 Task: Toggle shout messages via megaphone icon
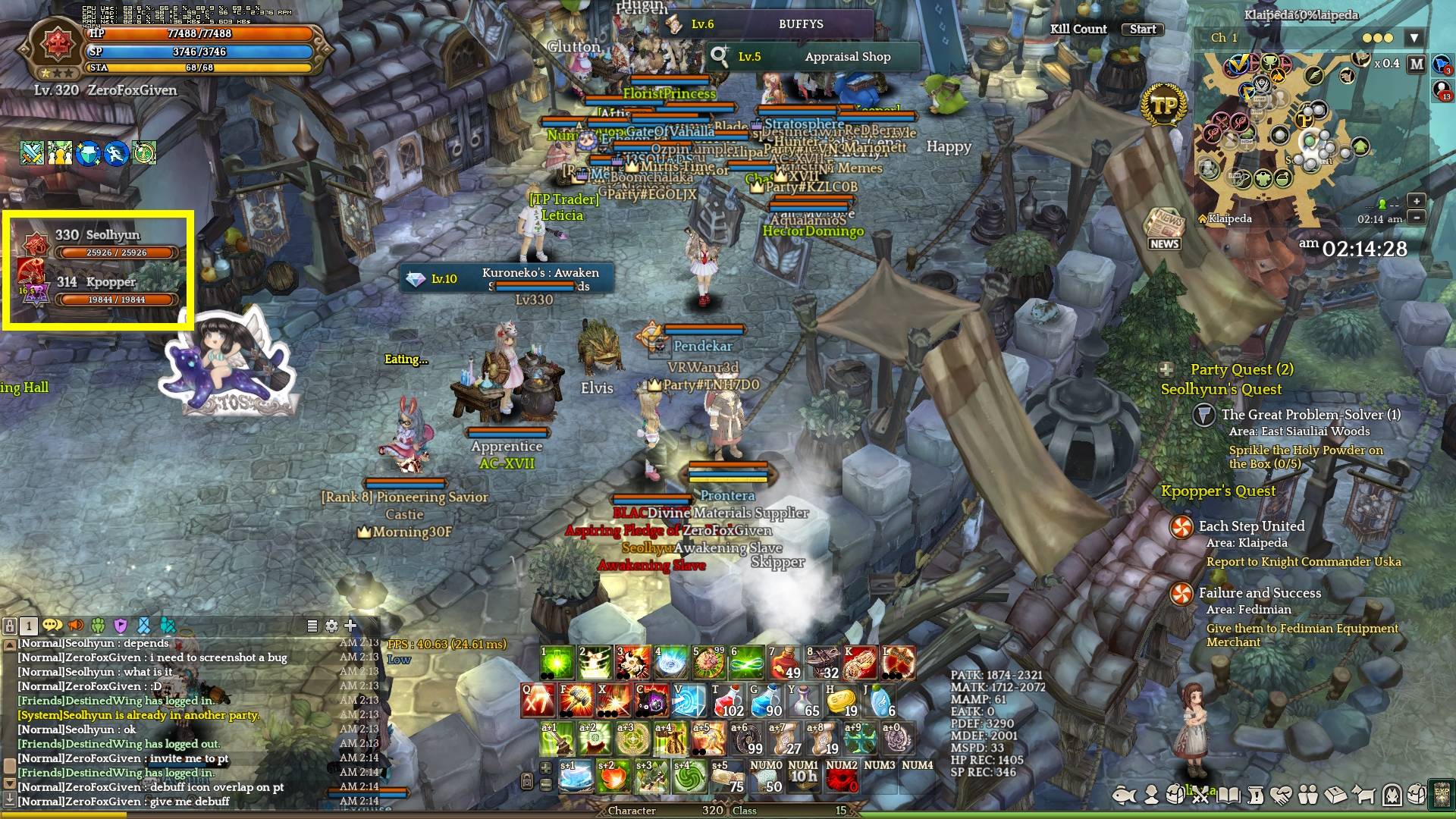click(x=76, y=626)
